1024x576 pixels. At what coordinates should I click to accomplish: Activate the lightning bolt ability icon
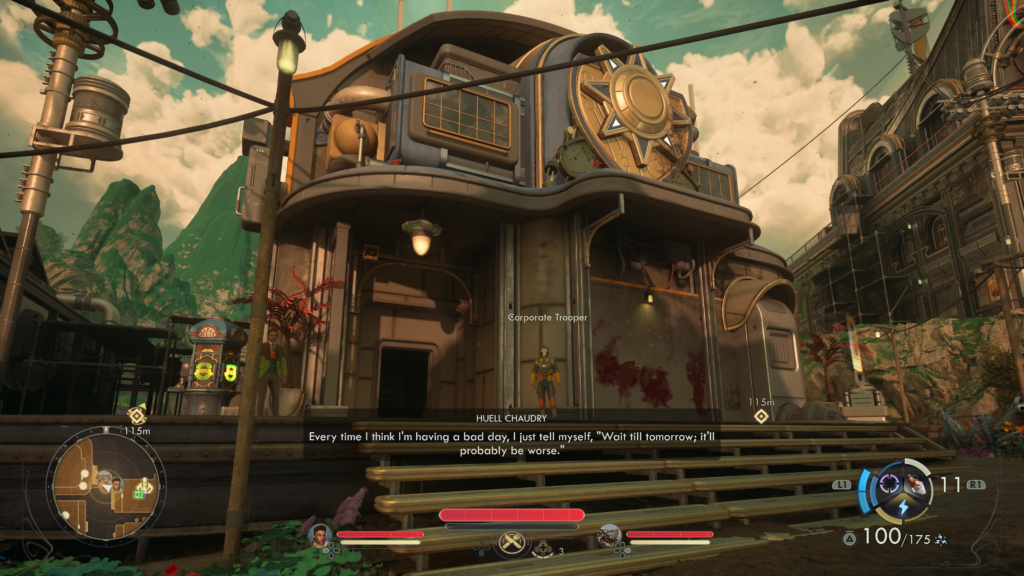(x=903, y=508)
